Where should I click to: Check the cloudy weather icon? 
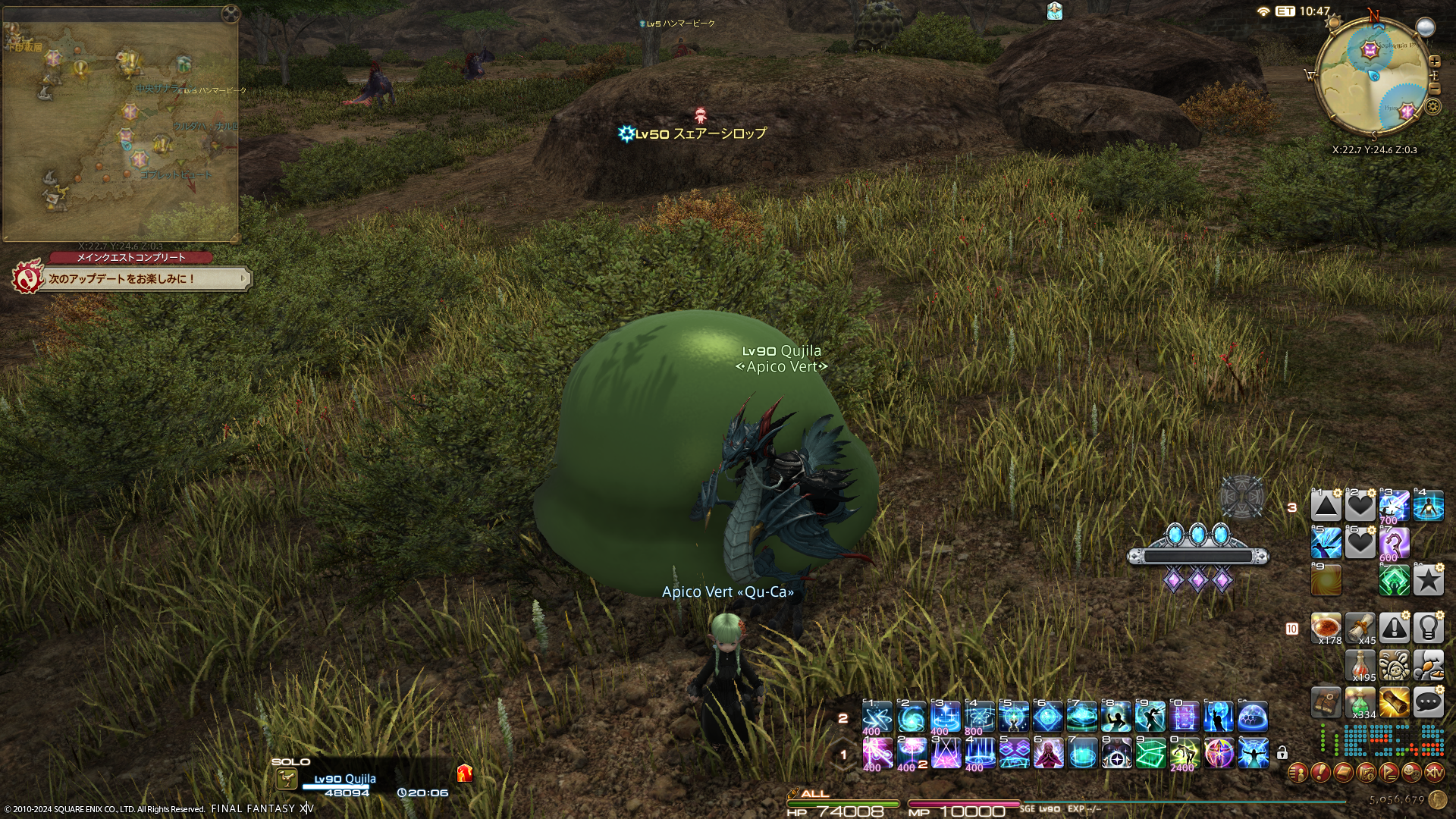(x=1426, y=28)
